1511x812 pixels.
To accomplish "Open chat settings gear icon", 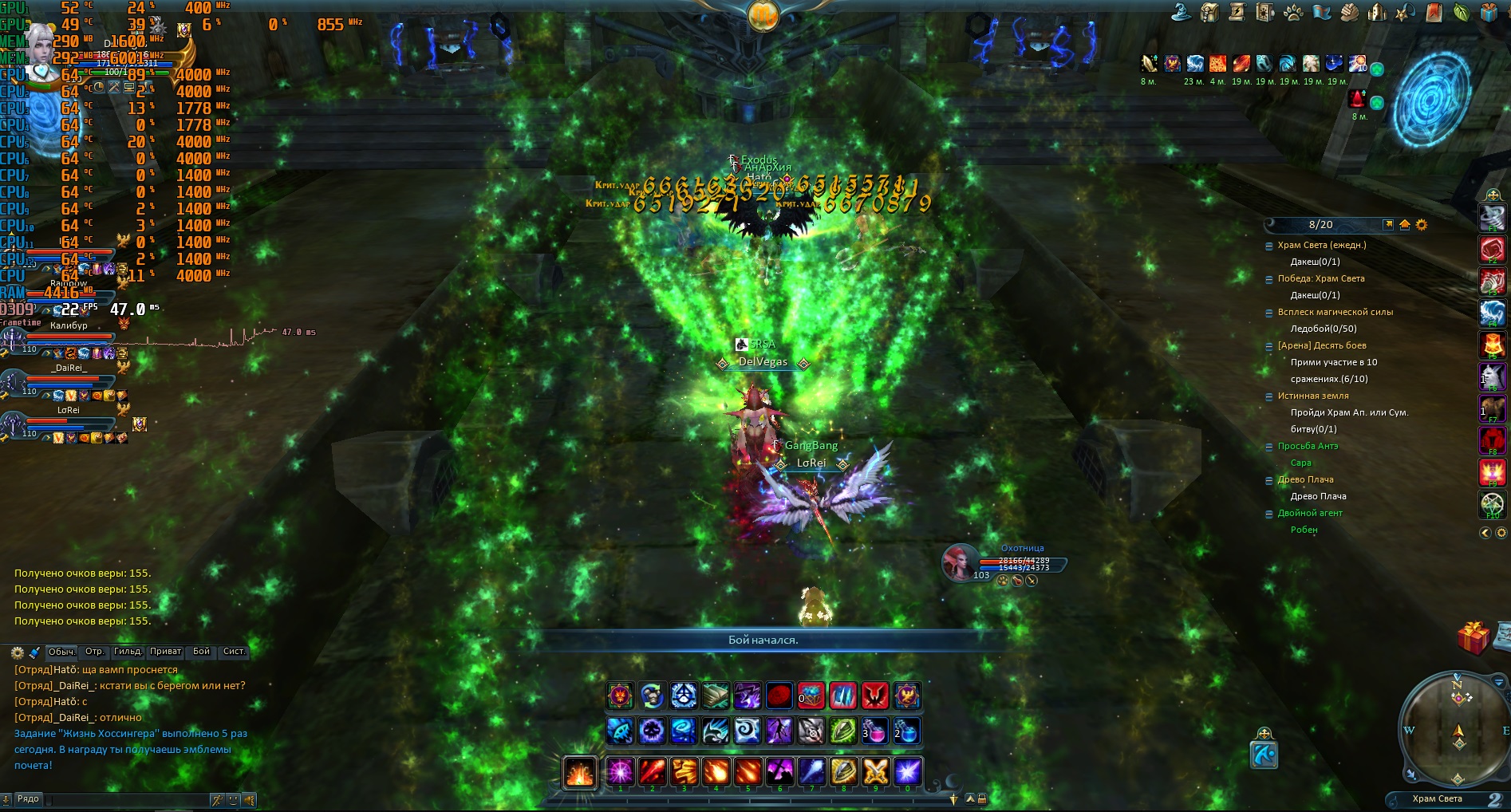I will point(17,652).
